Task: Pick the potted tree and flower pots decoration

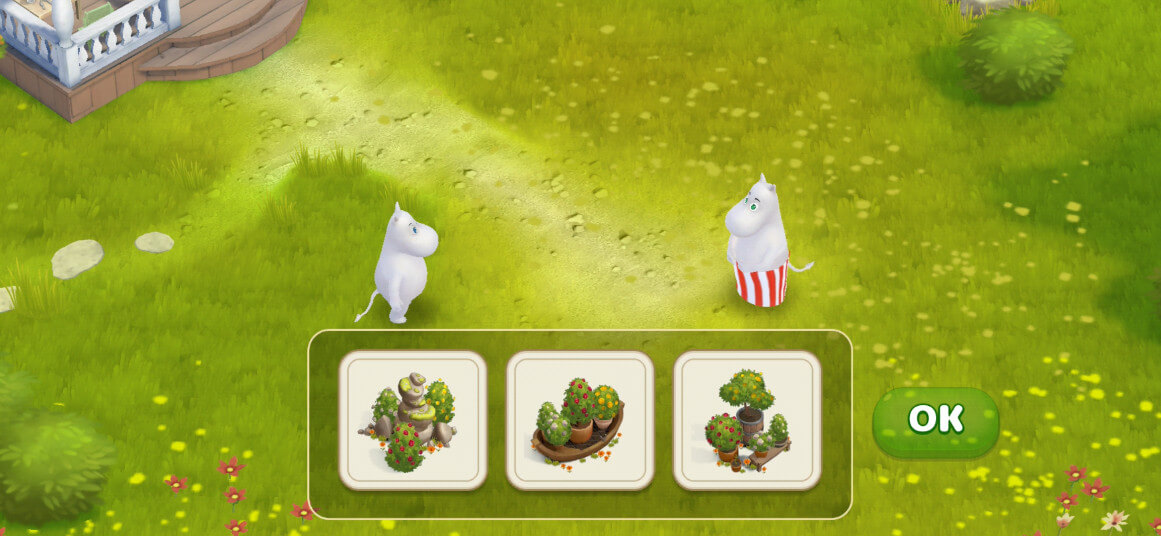Action: click(747, 420)
